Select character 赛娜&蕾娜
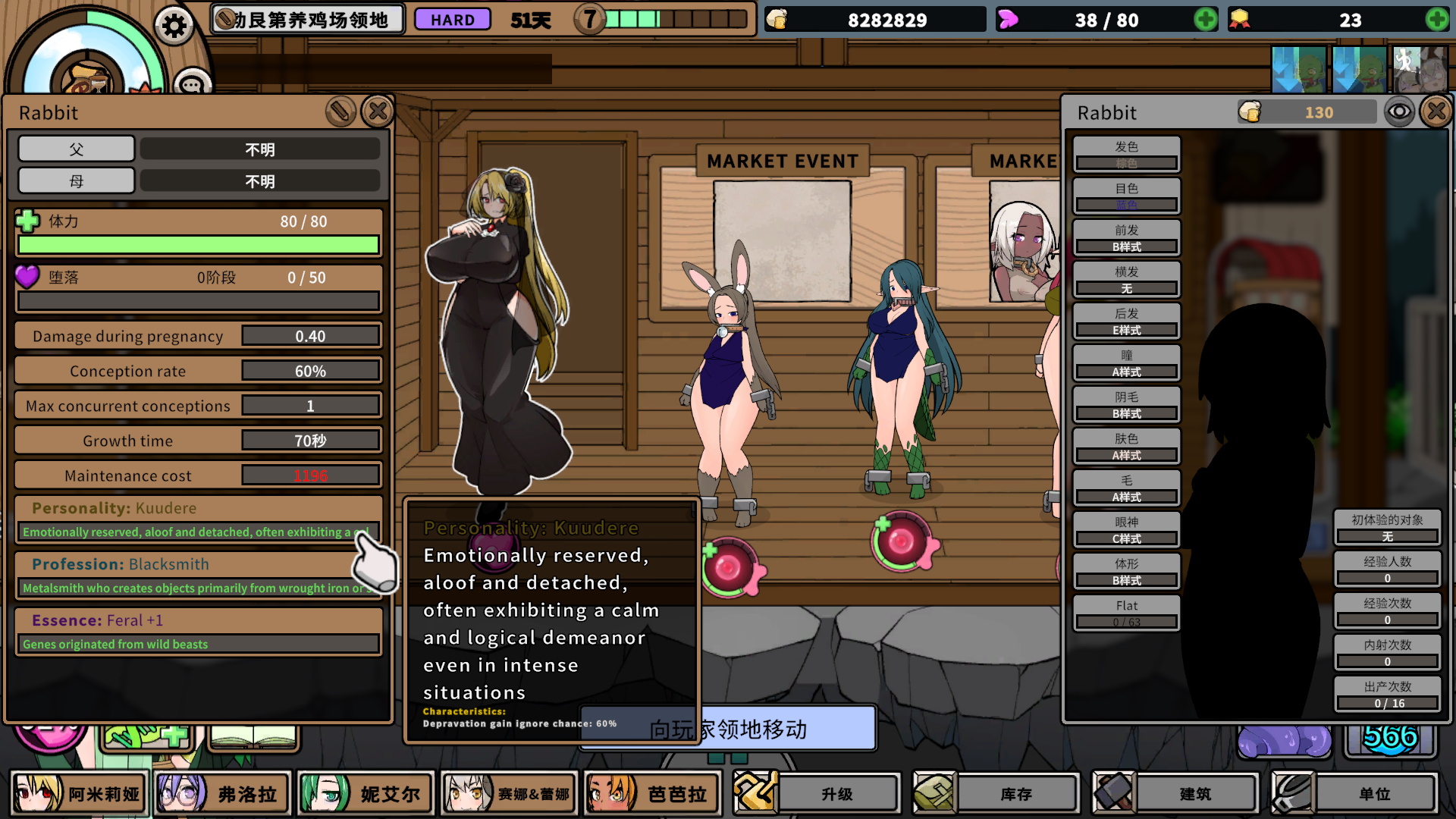This screenshot has height=819, width=1456. pyautogui.click(x=509, y=793)
